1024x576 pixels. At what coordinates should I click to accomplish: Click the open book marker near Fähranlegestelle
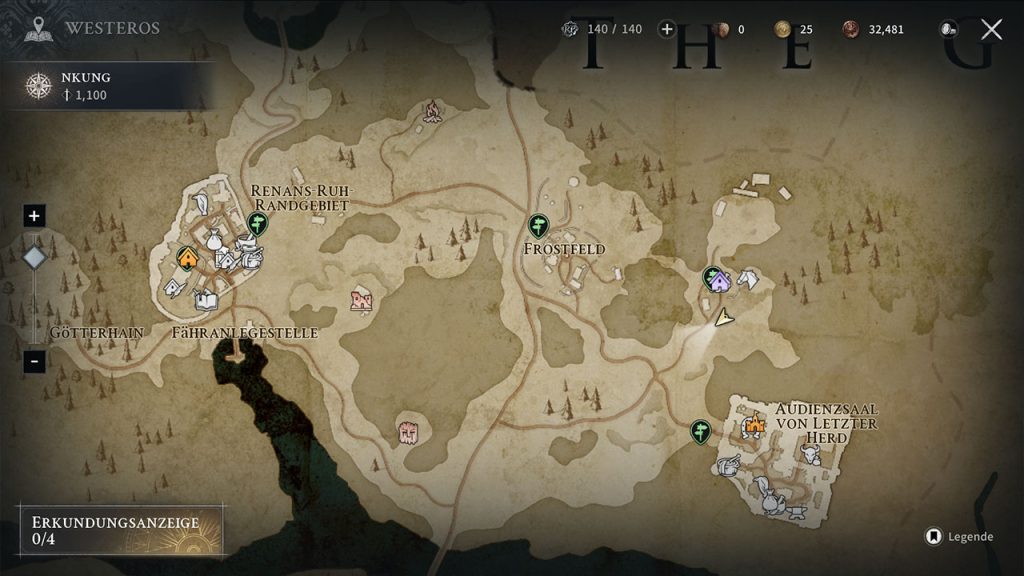207,299
